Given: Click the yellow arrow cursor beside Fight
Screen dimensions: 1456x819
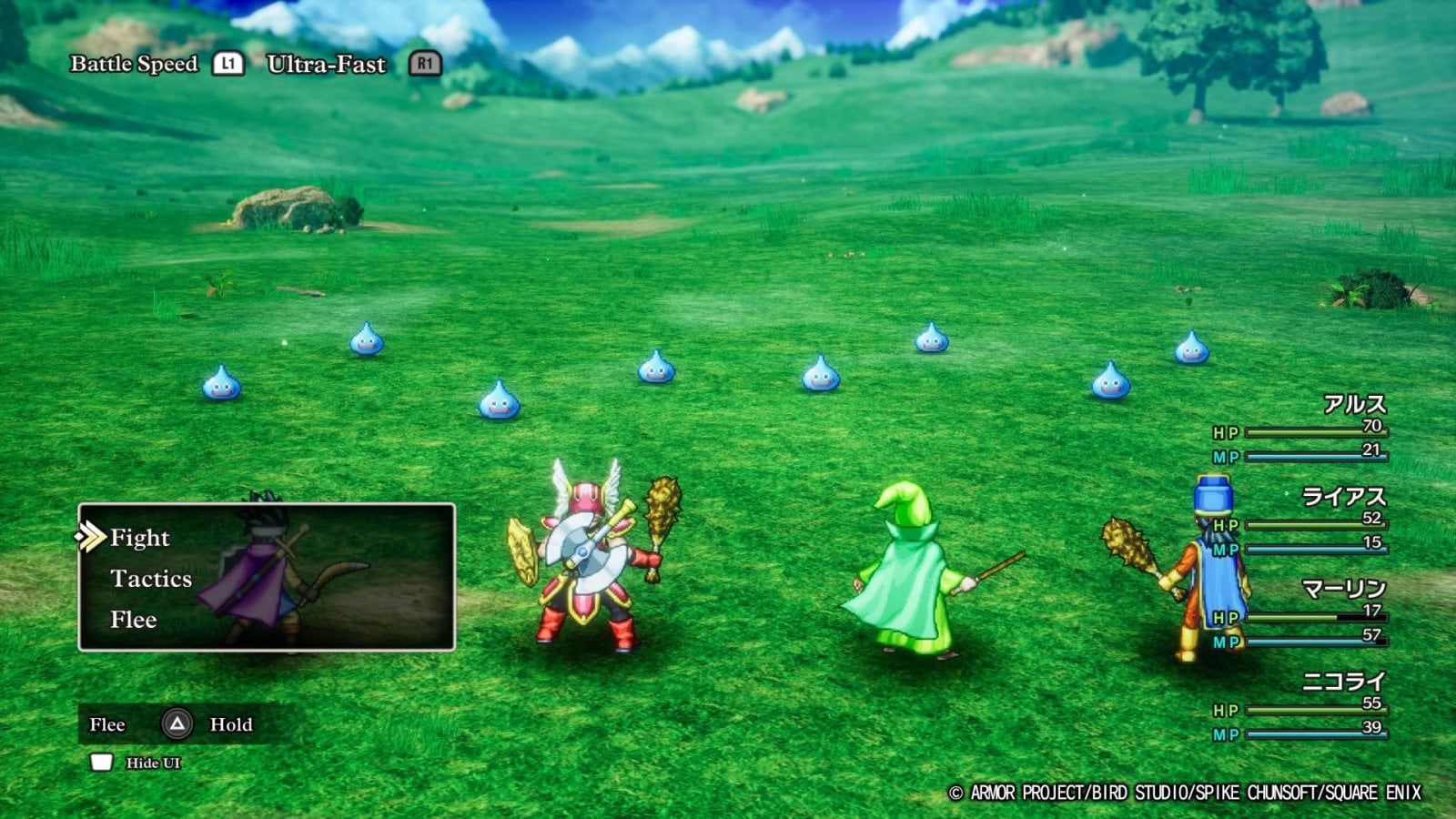Looking at the screenshot, I should point(91,537).
